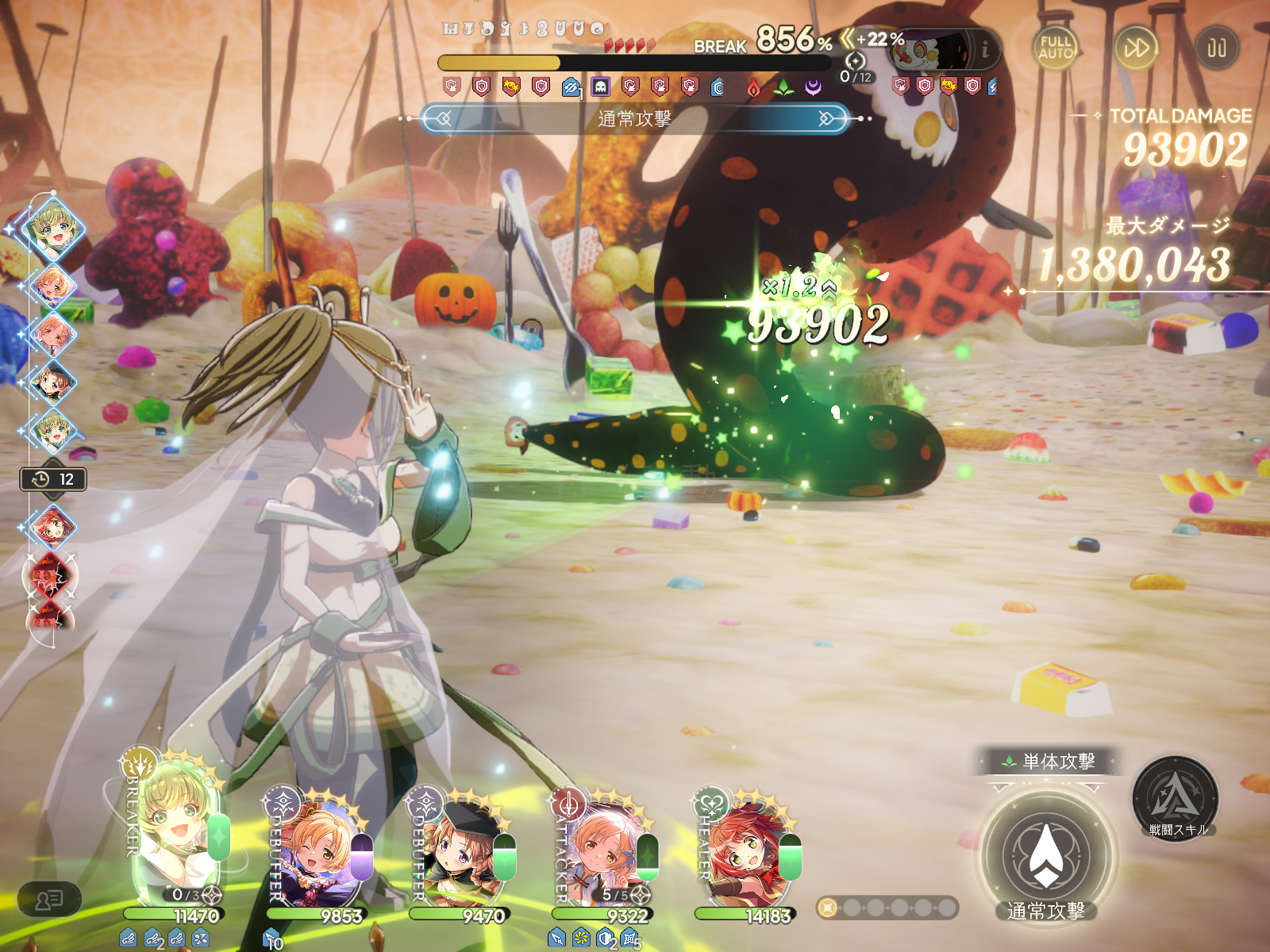Pause the battle

pyautogui.click(x=1216, y=48)
